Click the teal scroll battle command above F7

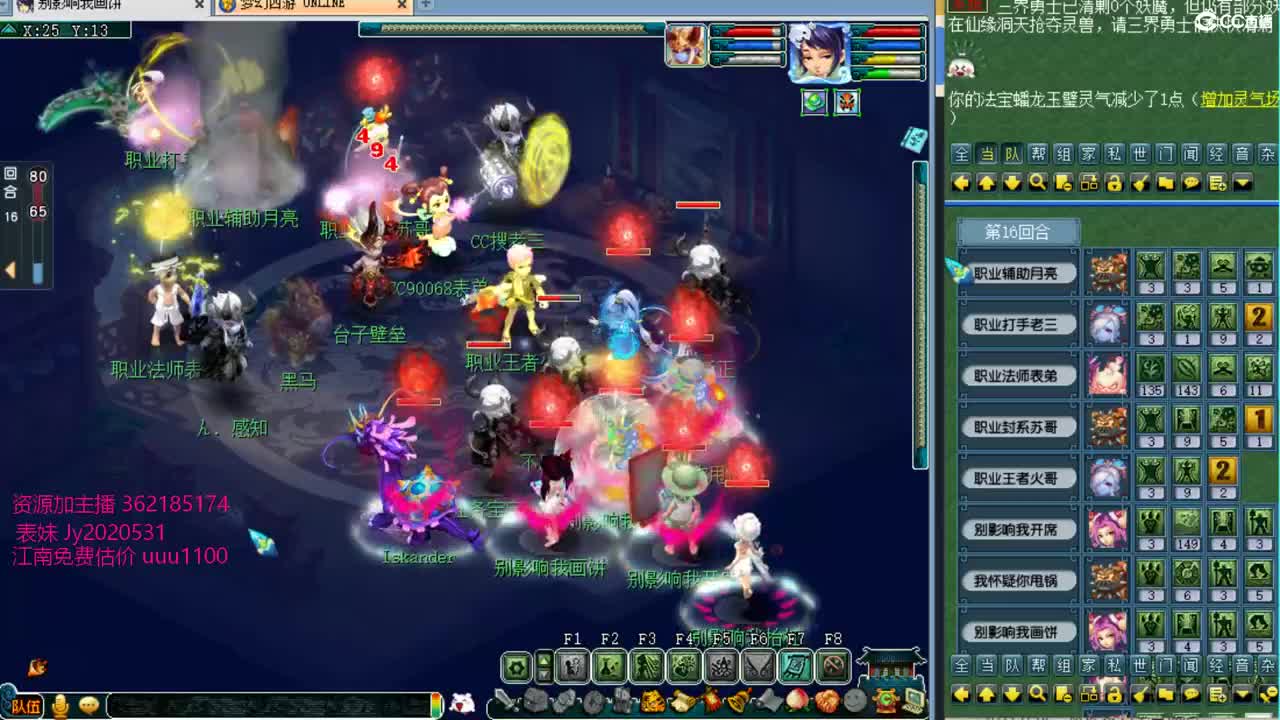[794, 666]
